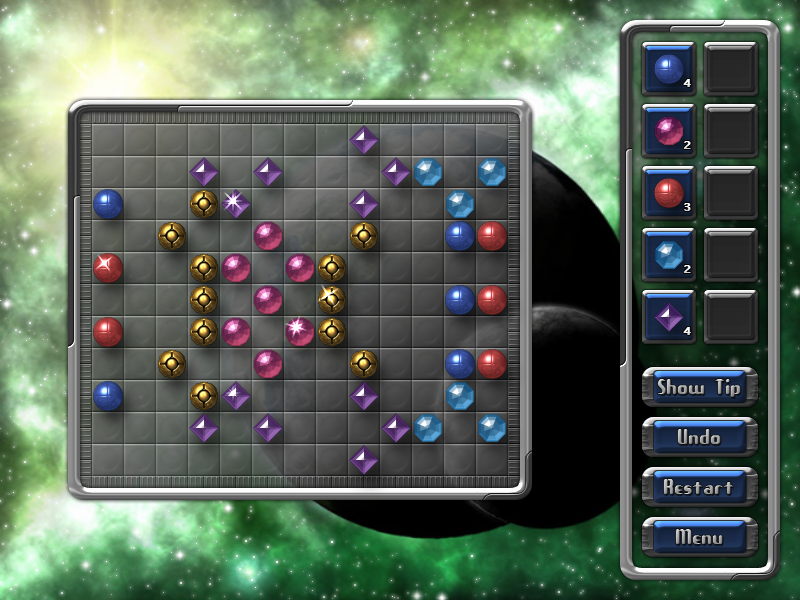Open the Menu
800x600 pixels.
pos(699,537)
